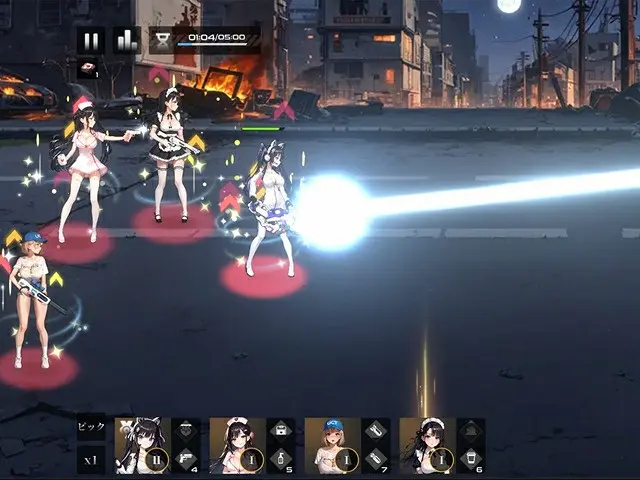Activate the pistol skill icon
The height and width of the screenshot is (480, 640).
click(x=185, y=460)
